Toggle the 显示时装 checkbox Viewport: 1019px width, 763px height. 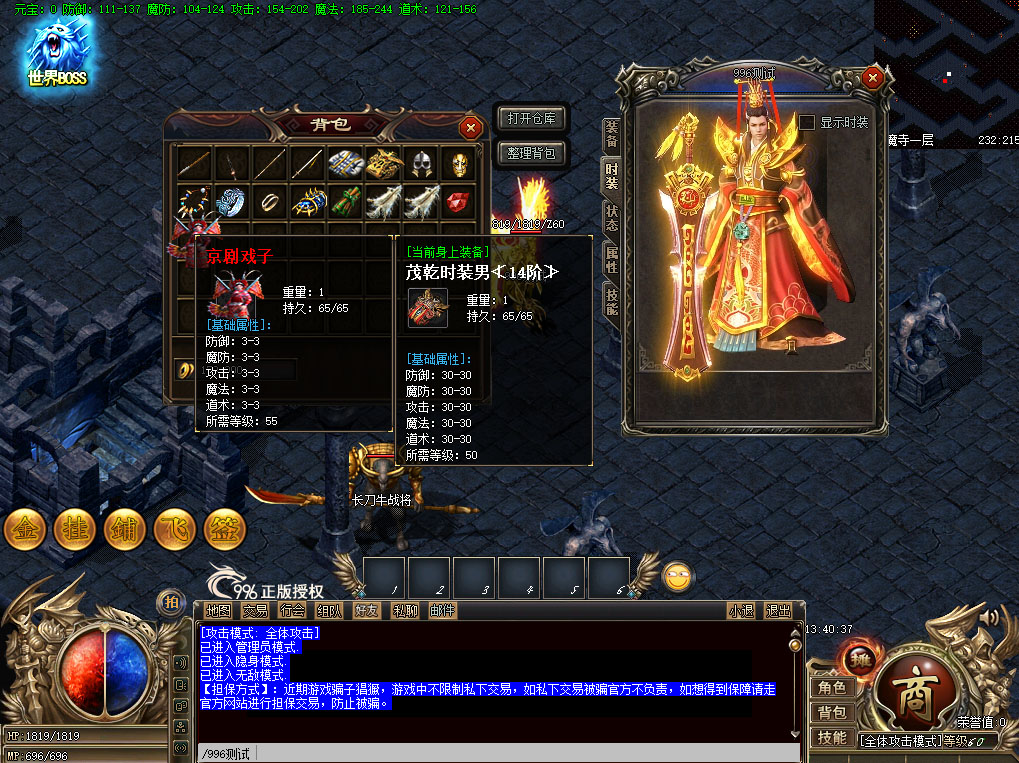(x=807, y=122)
